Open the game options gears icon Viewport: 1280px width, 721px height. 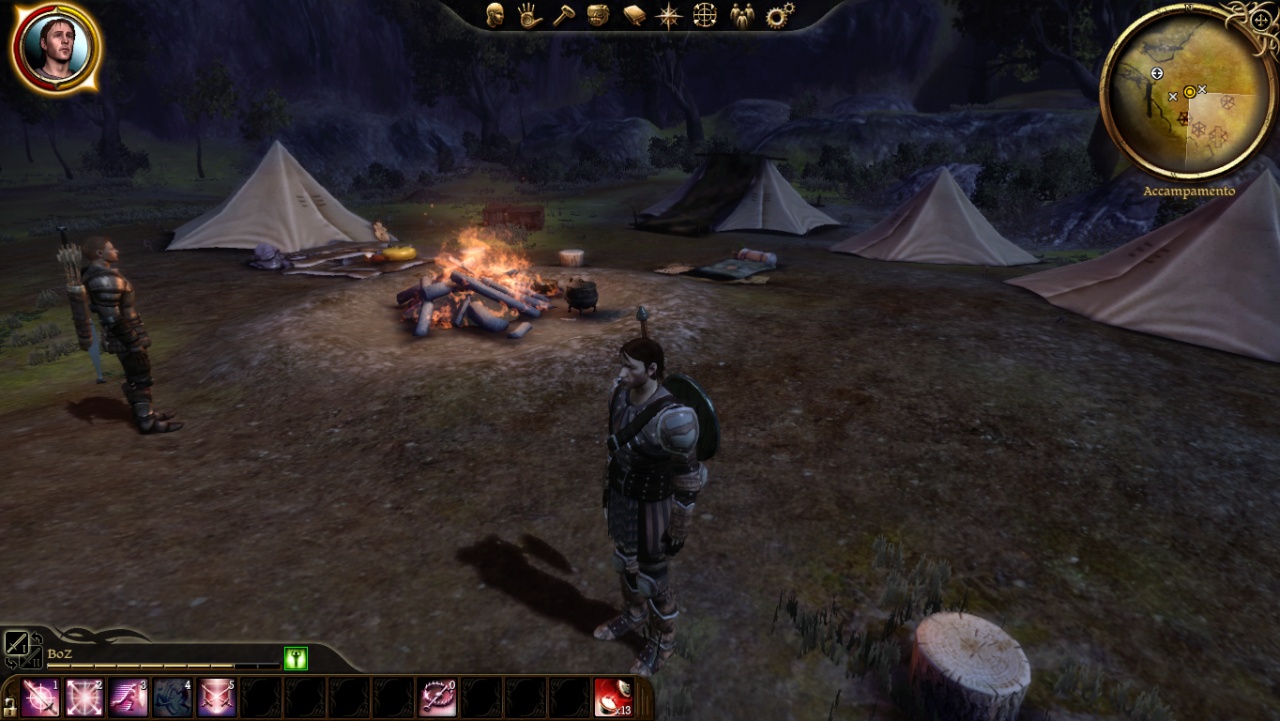point(779,15)
